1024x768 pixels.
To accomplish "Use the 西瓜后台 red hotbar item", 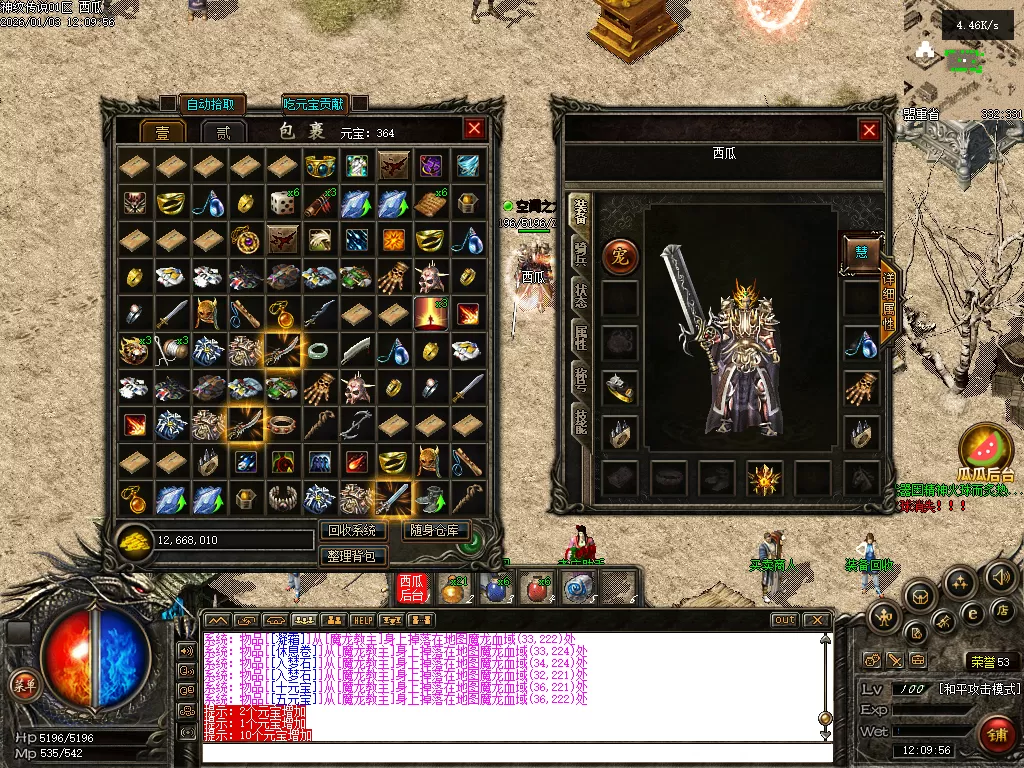I will (x=412, y=588).
